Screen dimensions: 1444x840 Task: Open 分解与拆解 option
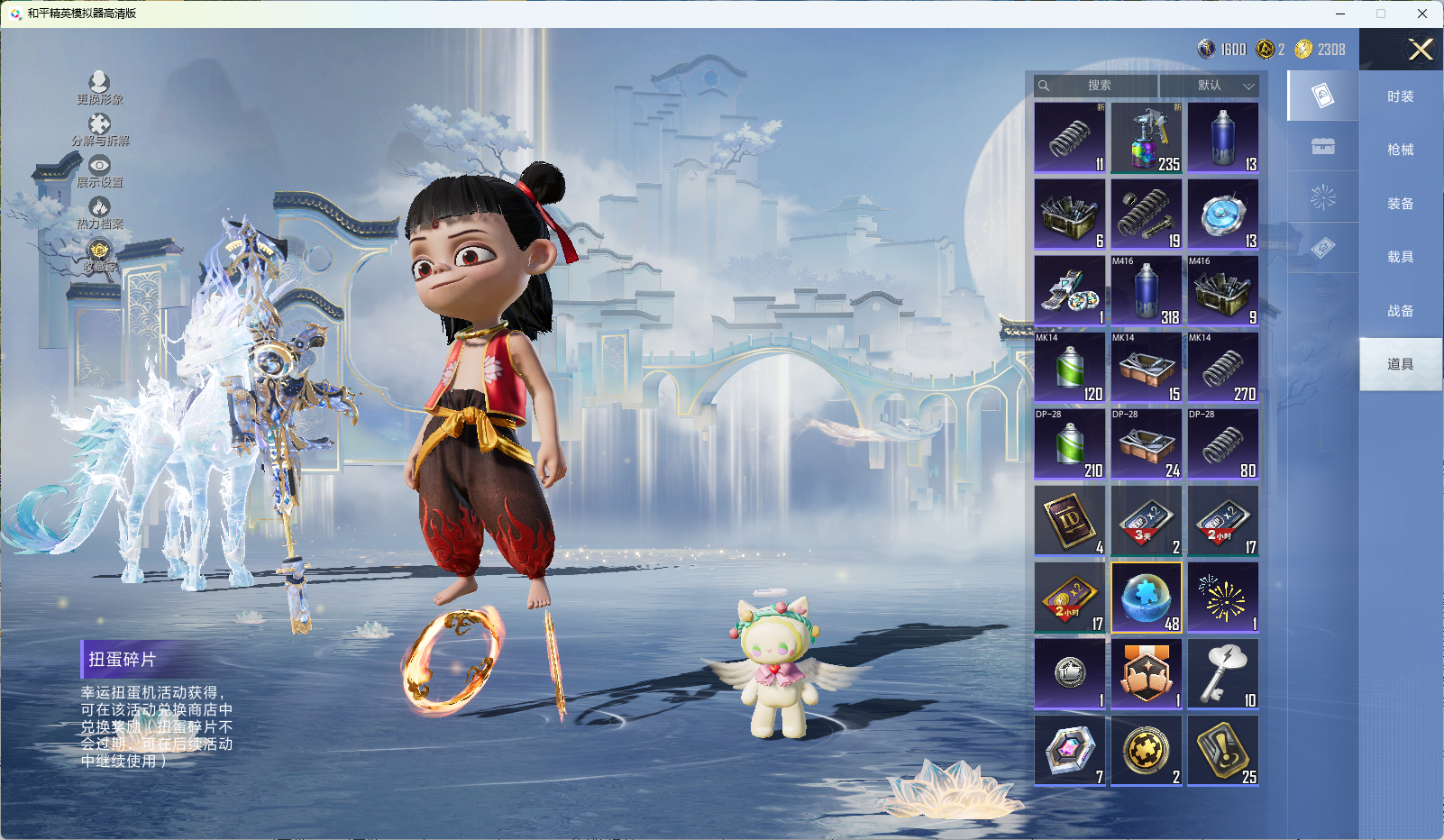[x=100, y=130]
